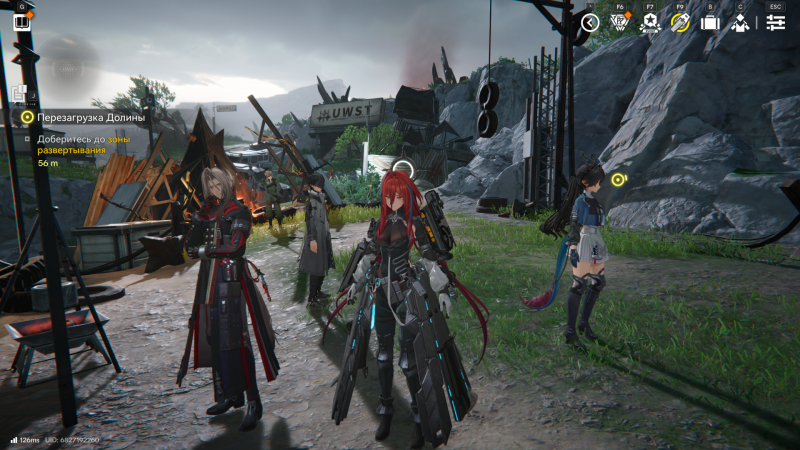Viewport: 800px width, 450px height.
Task: Open the yellow-ringed ticket icon
Action: pos(680,22)
